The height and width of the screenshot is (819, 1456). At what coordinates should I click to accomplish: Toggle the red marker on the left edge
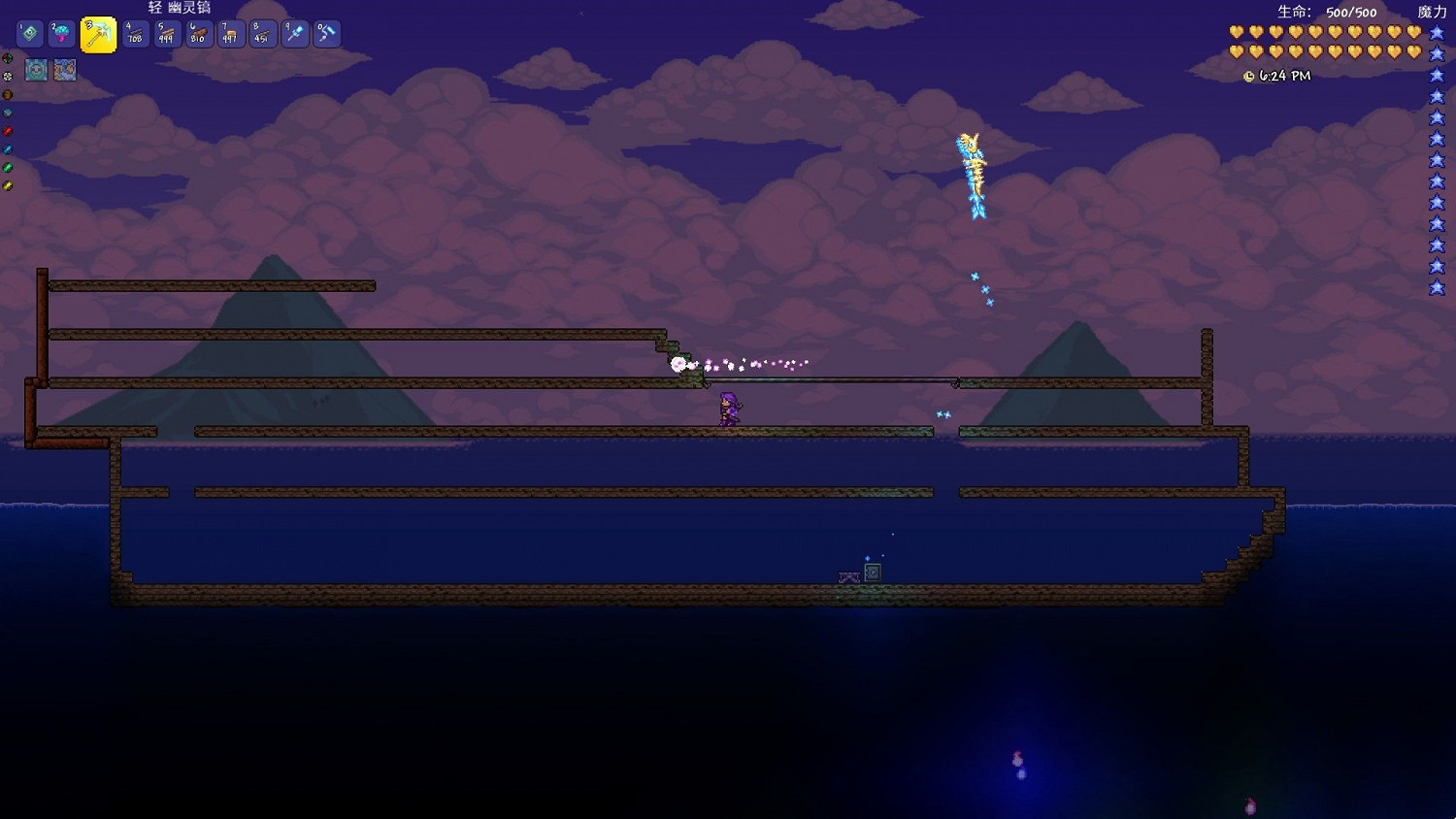[x=7, y=129]
